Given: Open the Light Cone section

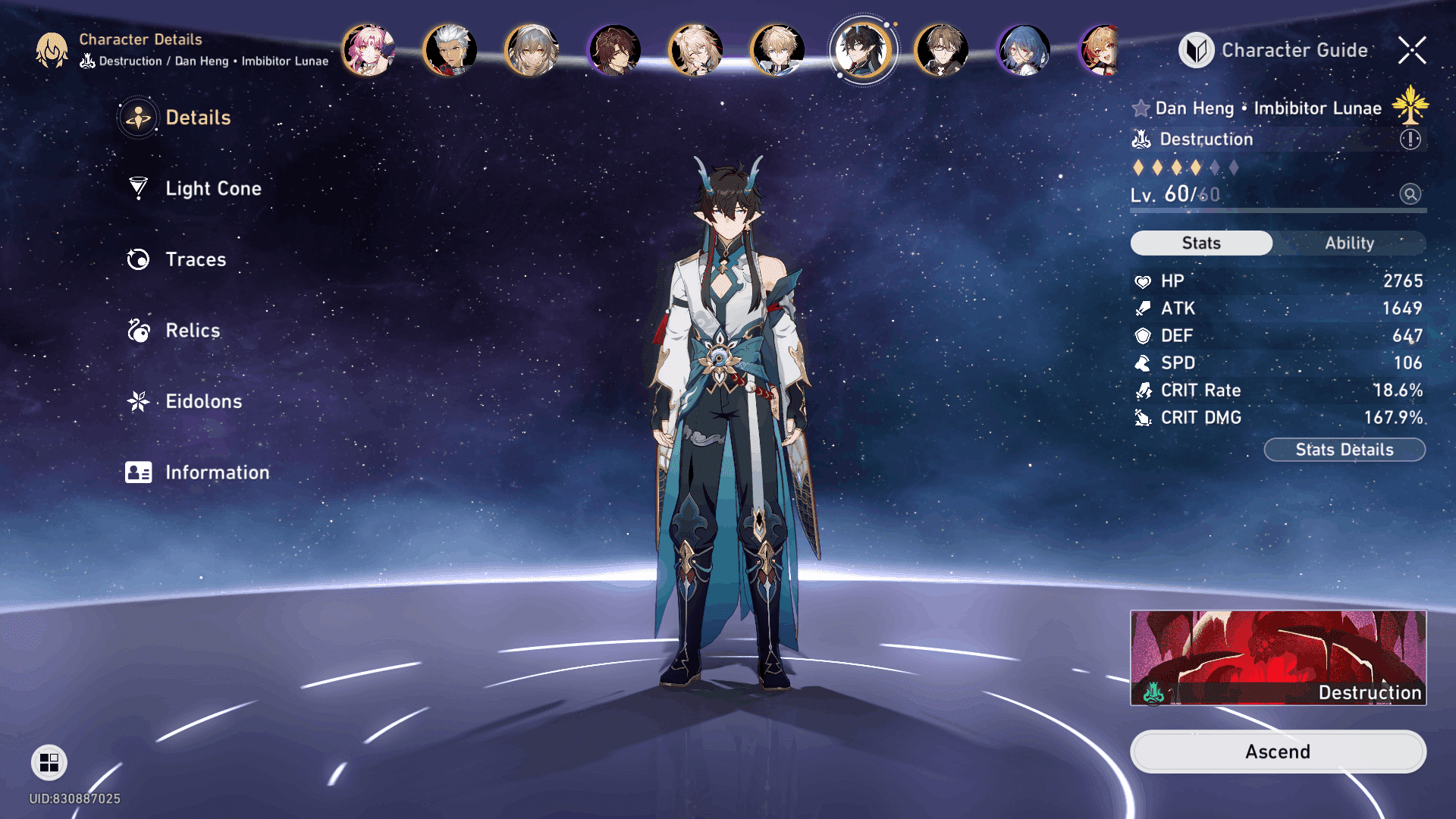Looking at the screenshot, I should 212,188.
